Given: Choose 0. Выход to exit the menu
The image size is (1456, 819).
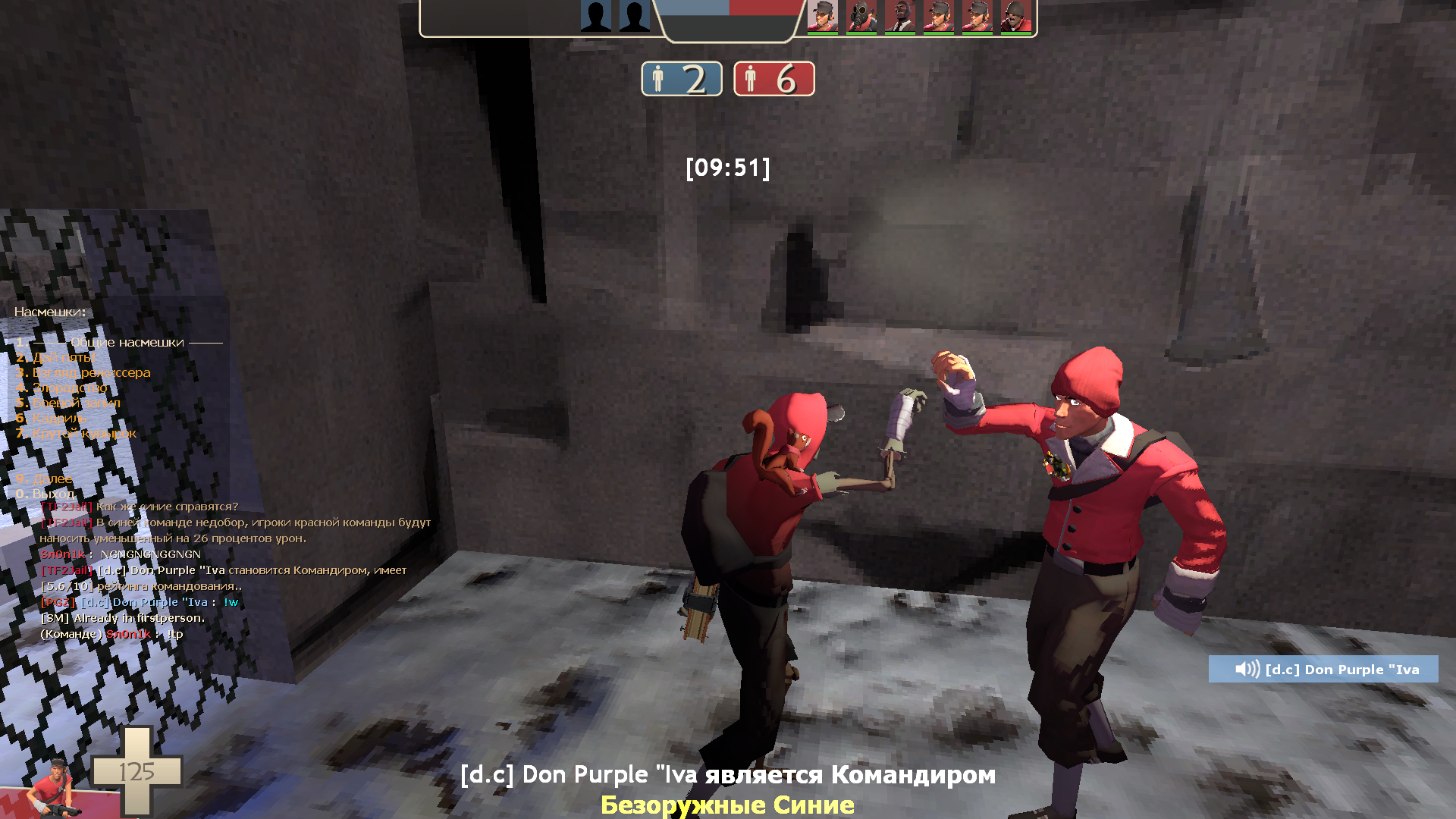Looking at the screenshot, I should click(x=45, y=493).
